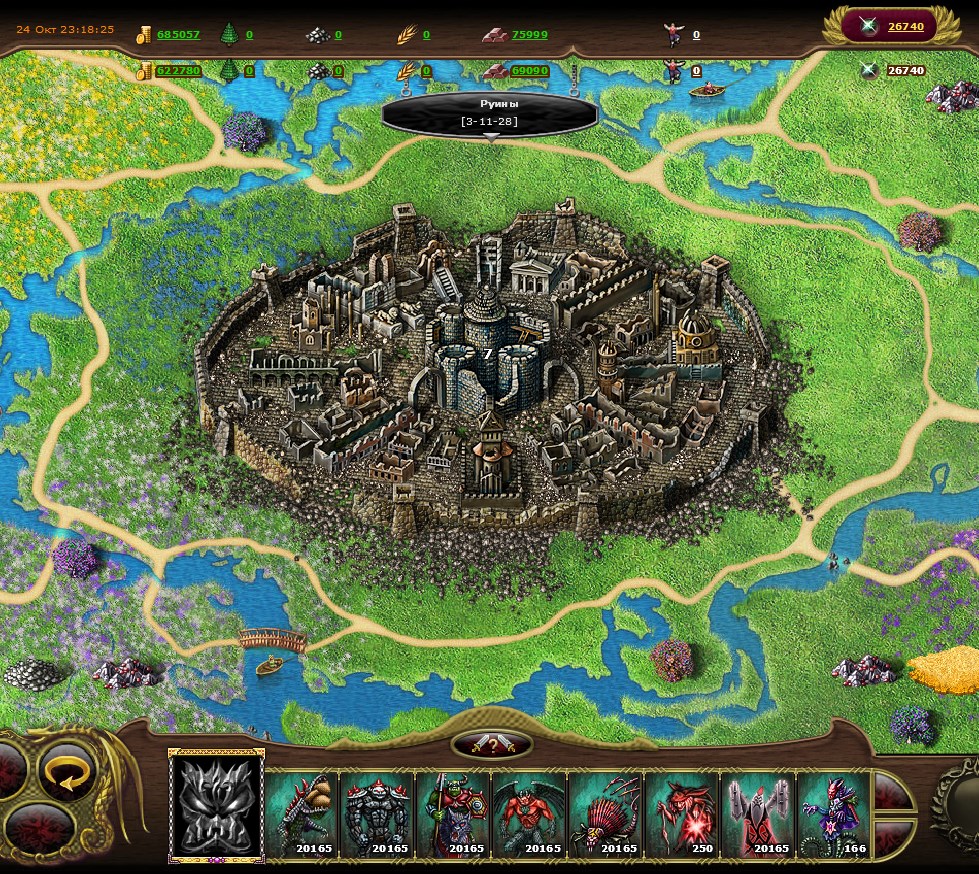
Task: Open the wood resource link
Action: (249, 34)
